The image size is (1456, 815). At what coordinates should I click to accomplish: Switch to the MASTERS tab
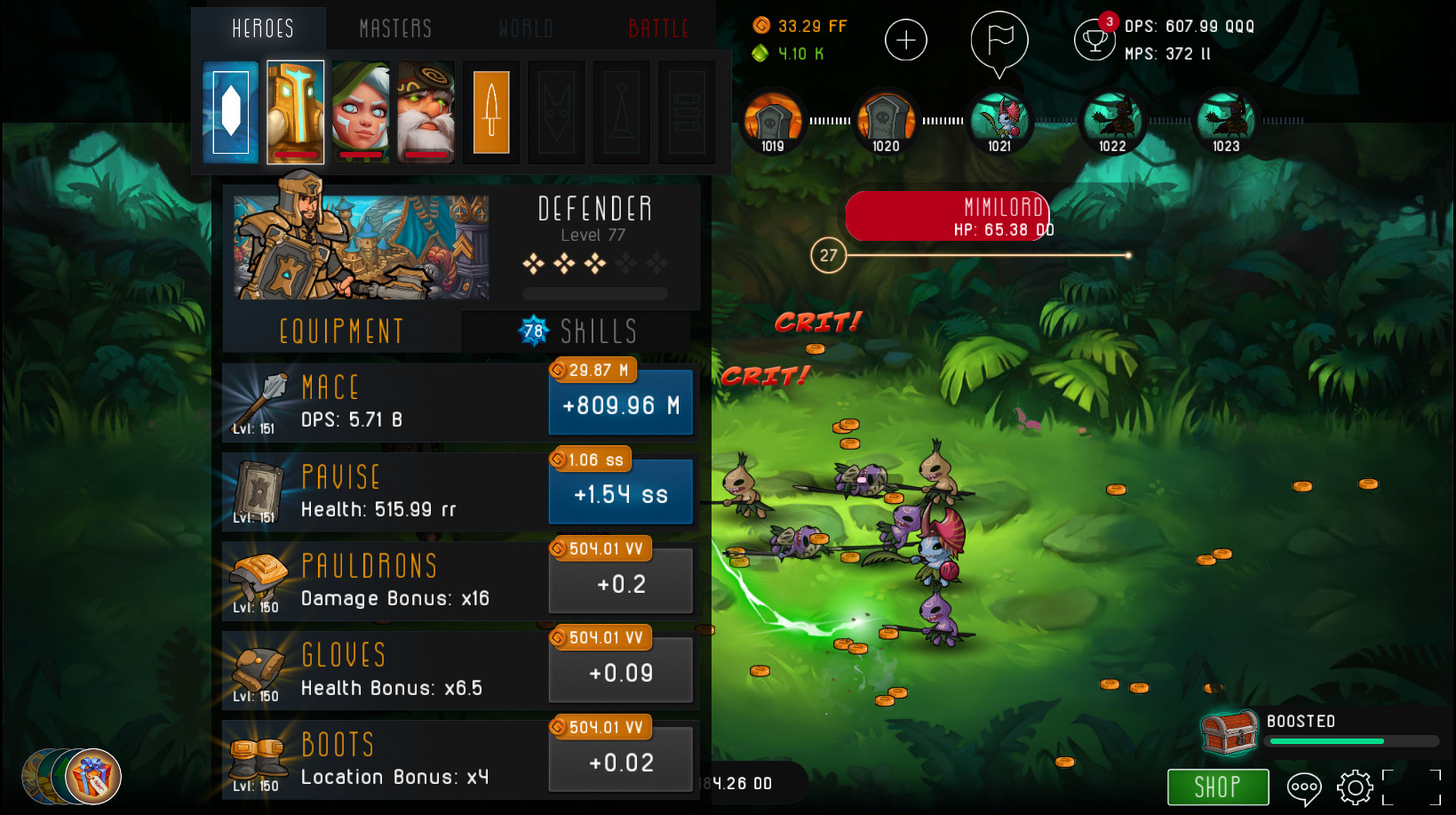[394, 28]
